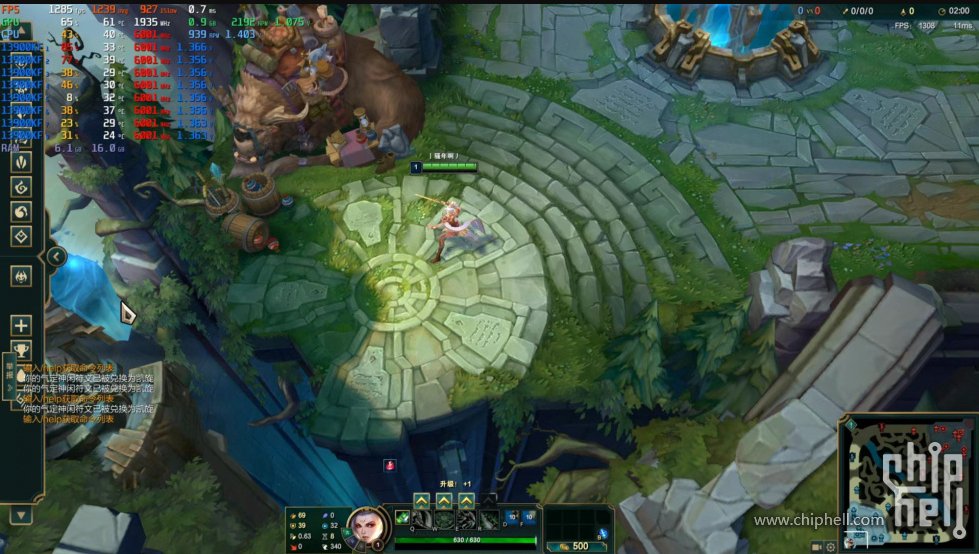Activate the R ultimate ability icon
This screenshot has height=554, width=979.
point(488,520)
